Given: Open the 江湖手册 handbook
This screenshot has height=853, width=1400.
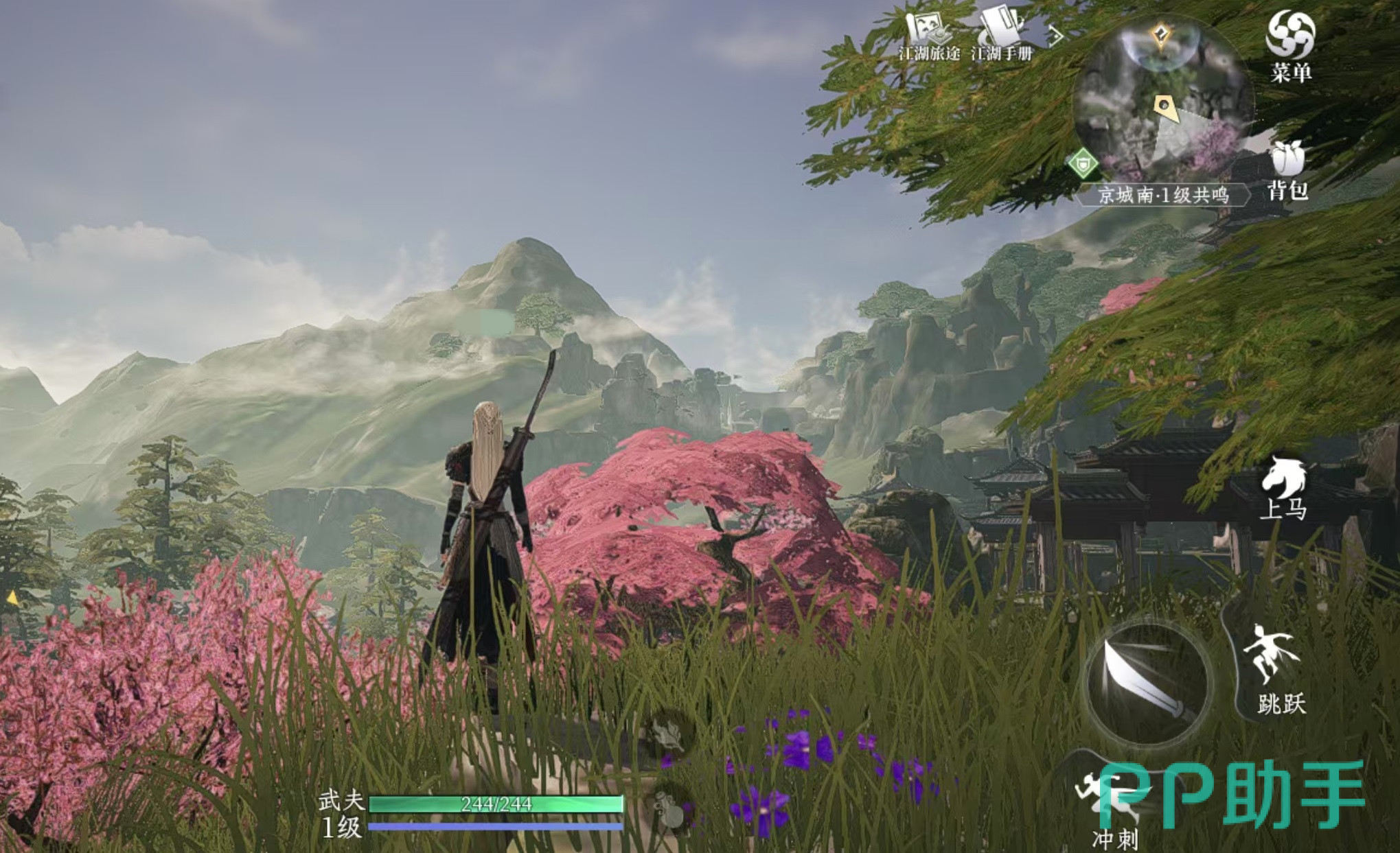Looking at the screenshot, I should click(1001, 34).
